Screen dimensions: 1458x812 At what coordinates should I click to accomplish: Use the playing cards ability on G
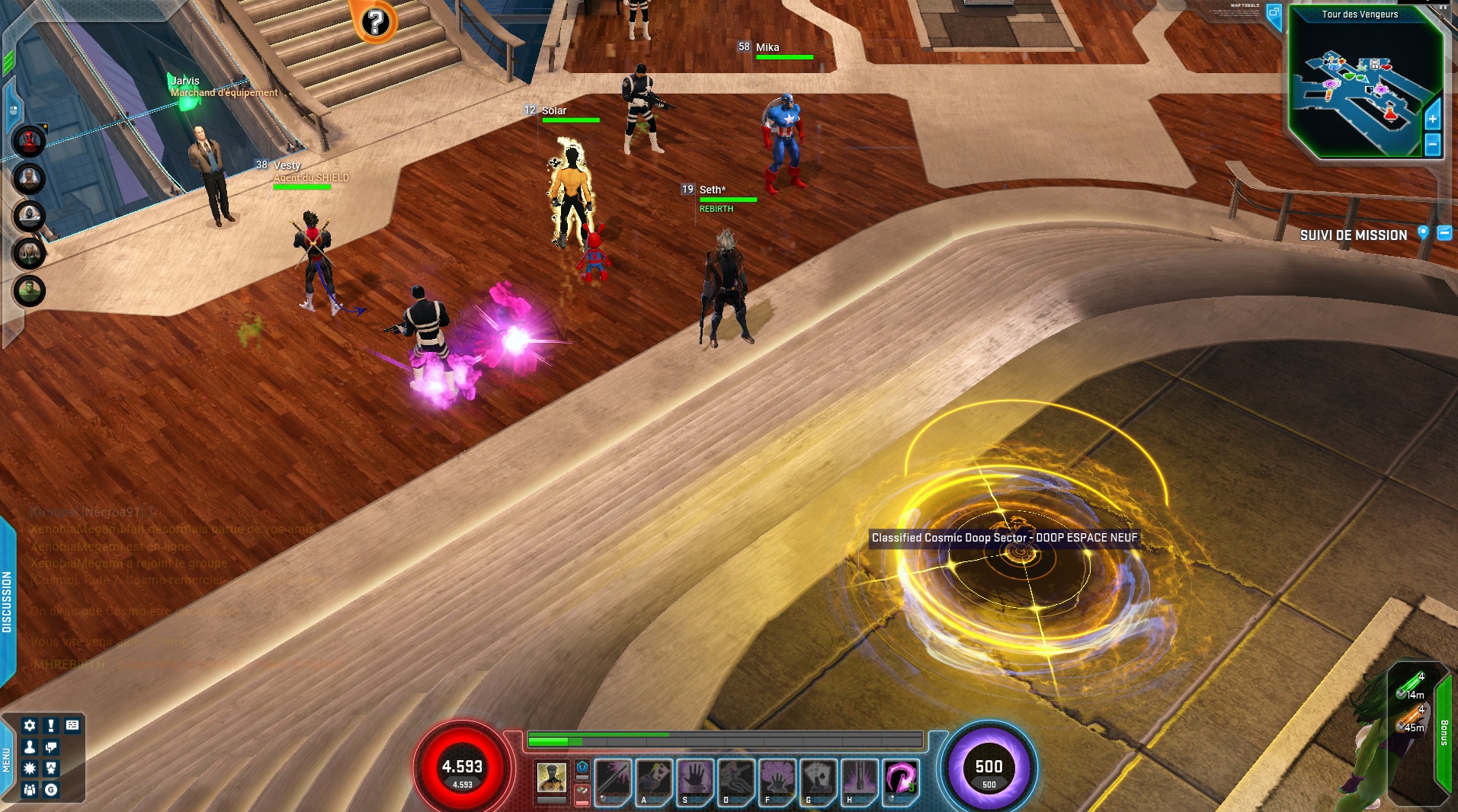818,779
